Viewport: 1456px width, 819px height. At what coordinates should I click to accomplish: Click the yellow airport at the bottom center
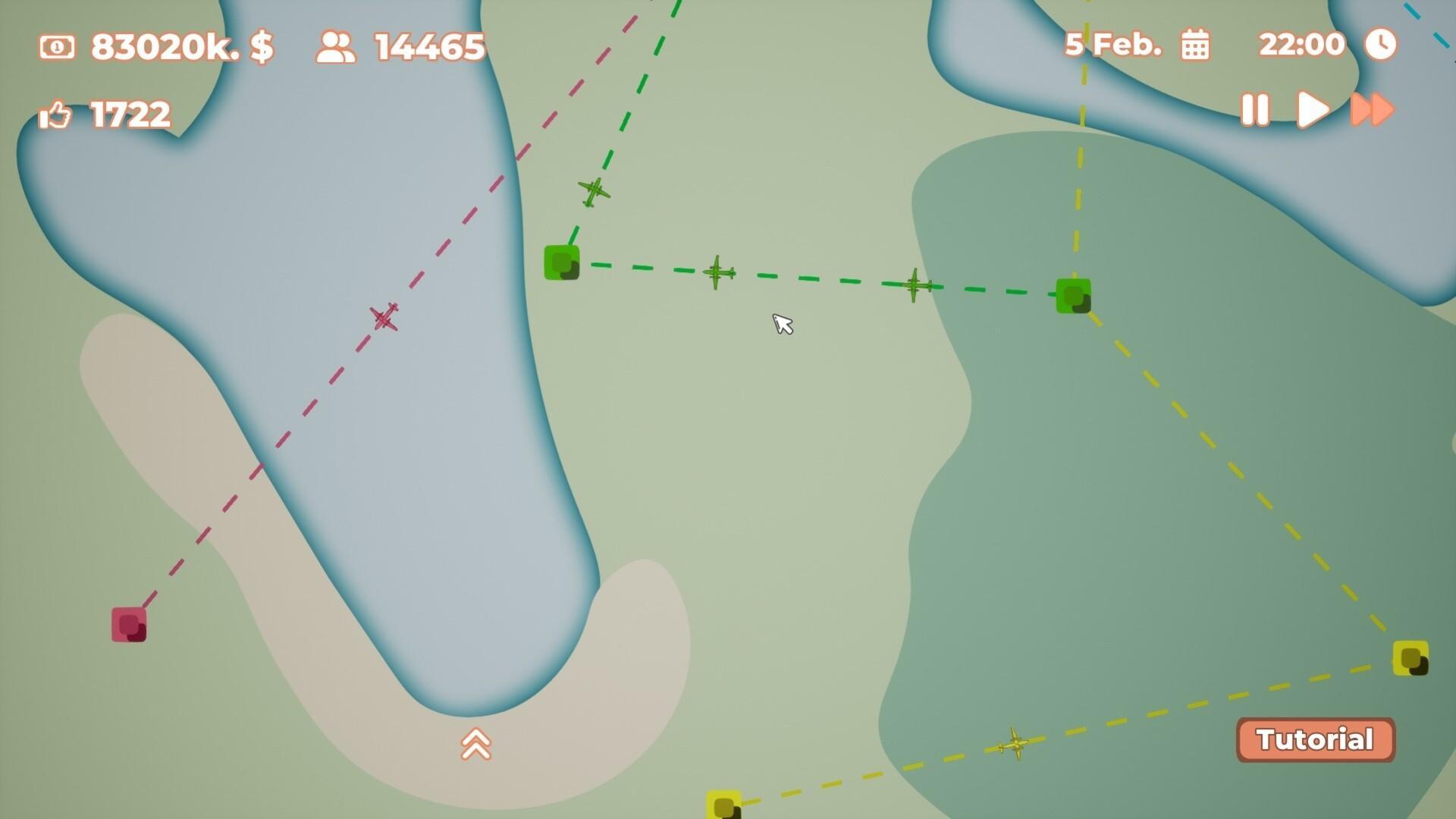coord(722,806)
